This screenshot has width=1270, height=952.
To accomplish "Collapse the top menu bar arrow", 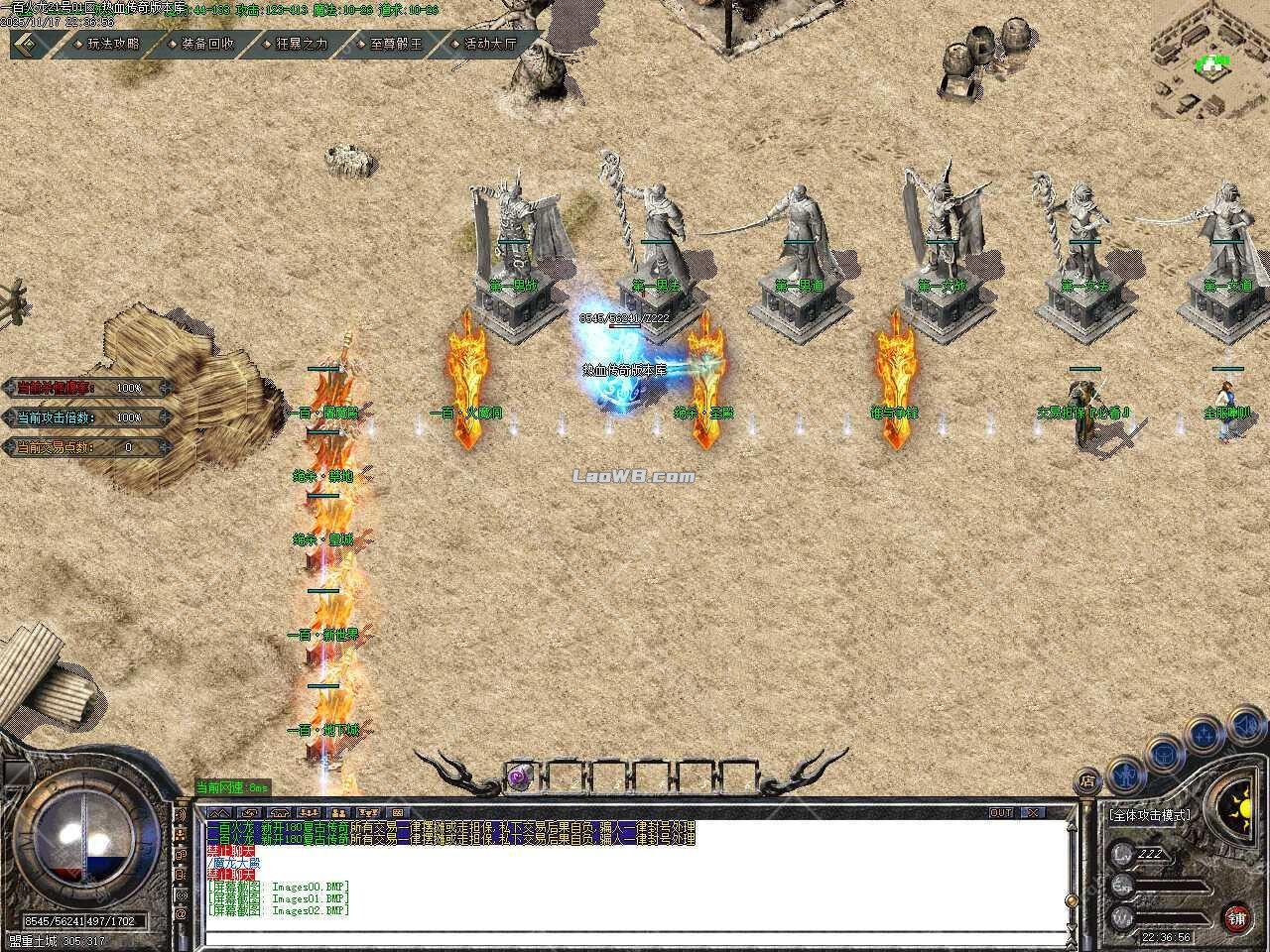I will (x=30, y=44).
